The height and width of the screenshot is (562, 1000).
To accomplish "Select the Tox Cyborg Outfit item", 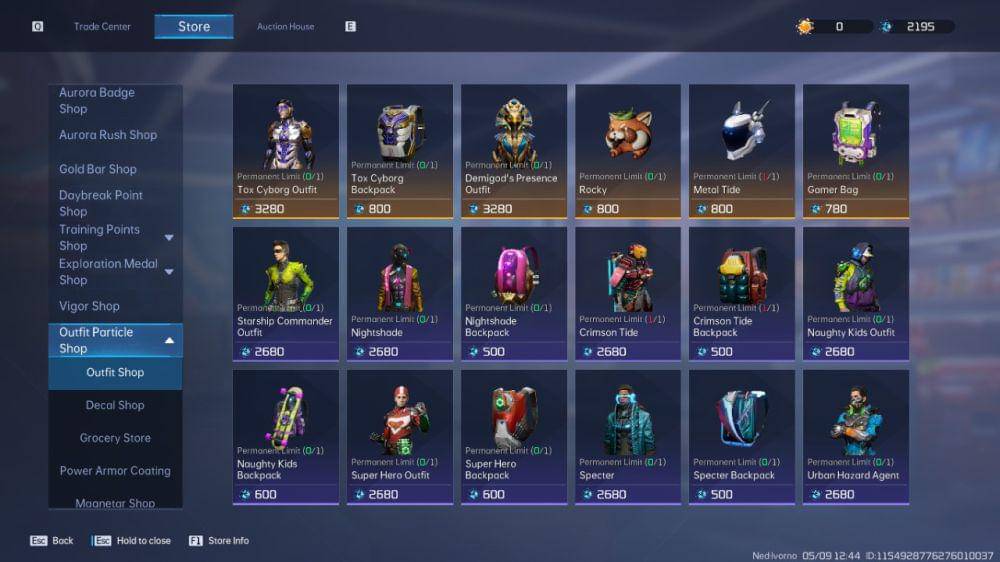I will click(286, 150).
